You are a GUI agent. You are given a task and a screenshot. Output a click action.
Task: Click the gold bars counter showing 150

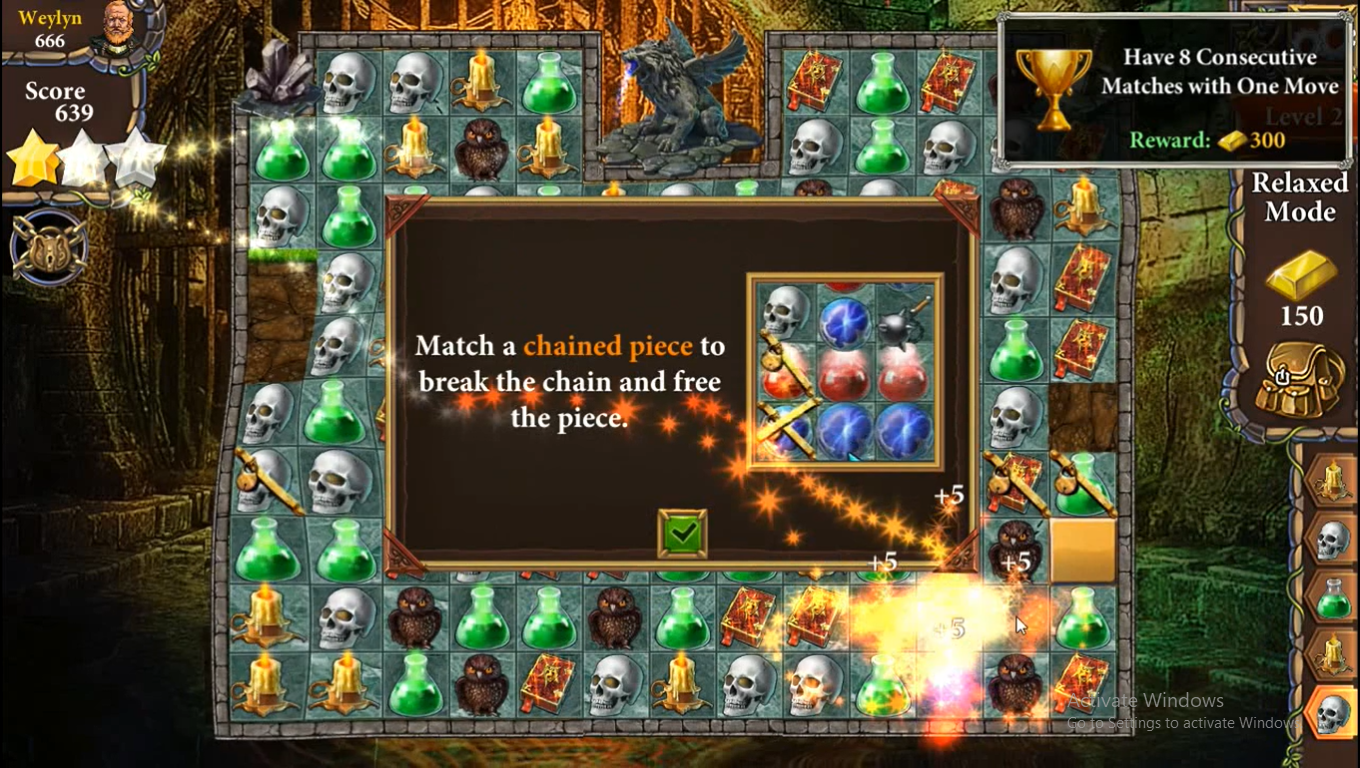pyautogui.click(x=1300, y=295)
